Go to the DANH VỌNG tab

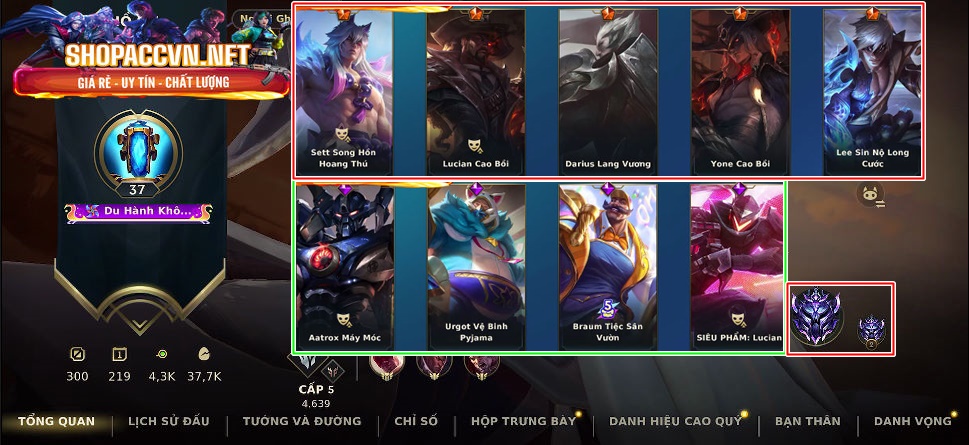coord(912,421)
